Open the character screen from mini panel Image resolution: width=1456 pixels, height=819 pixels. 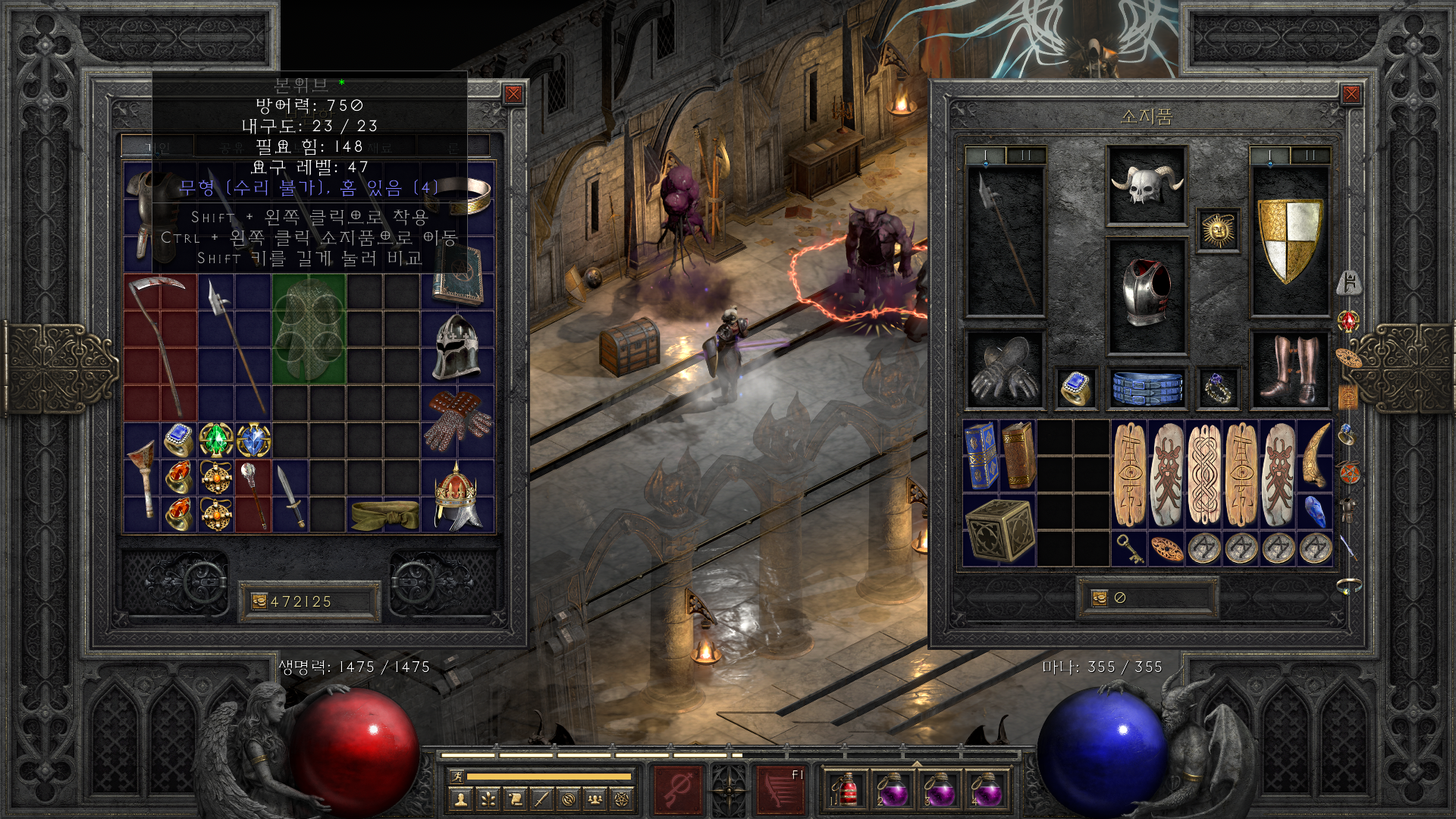point(460,799)
